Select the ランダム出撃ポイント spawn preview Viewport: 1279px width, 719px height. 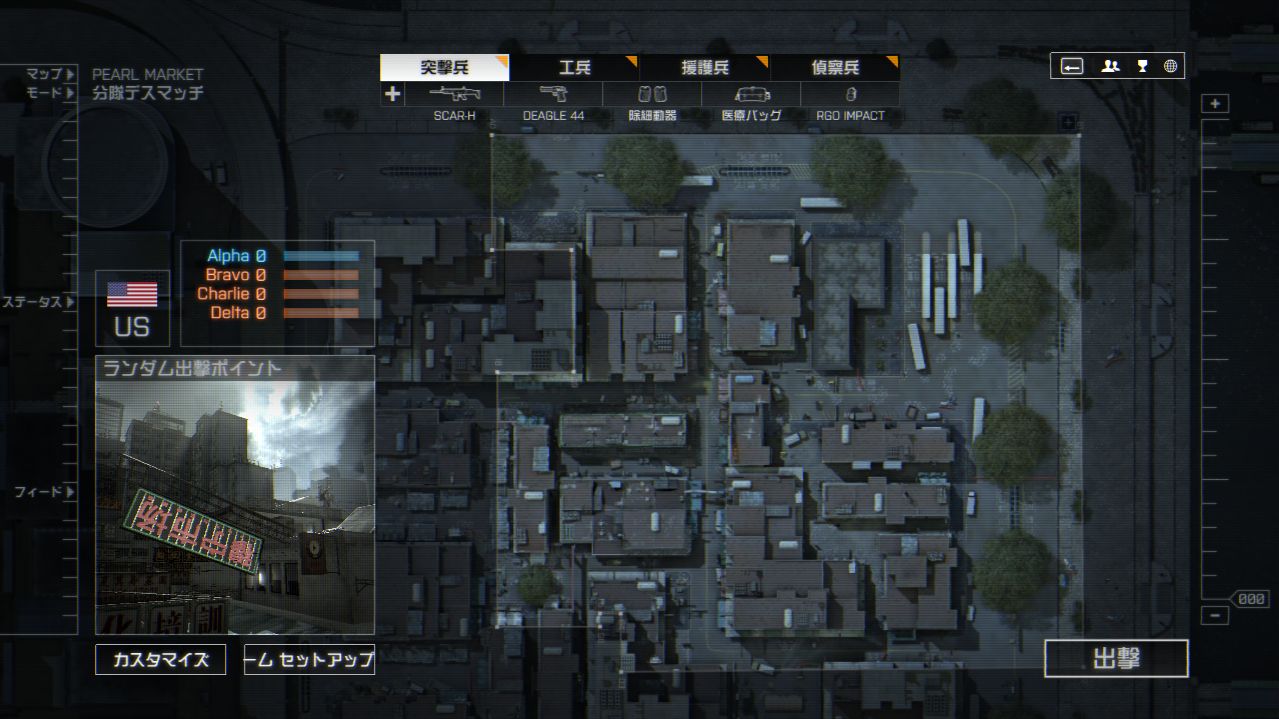[235, 495]
